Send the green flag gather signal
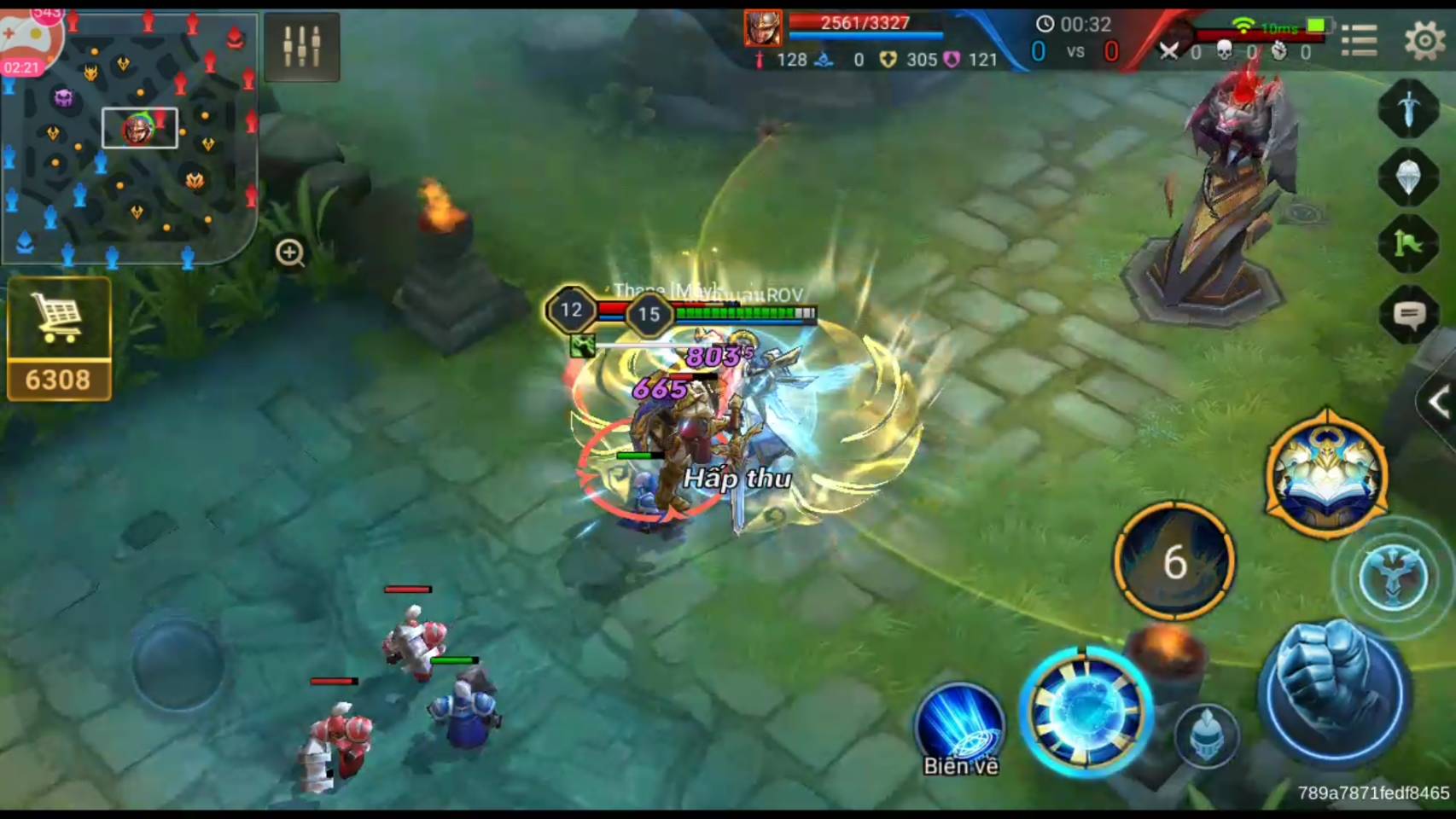This screenshot has height=819, width=1456. 1408,246
